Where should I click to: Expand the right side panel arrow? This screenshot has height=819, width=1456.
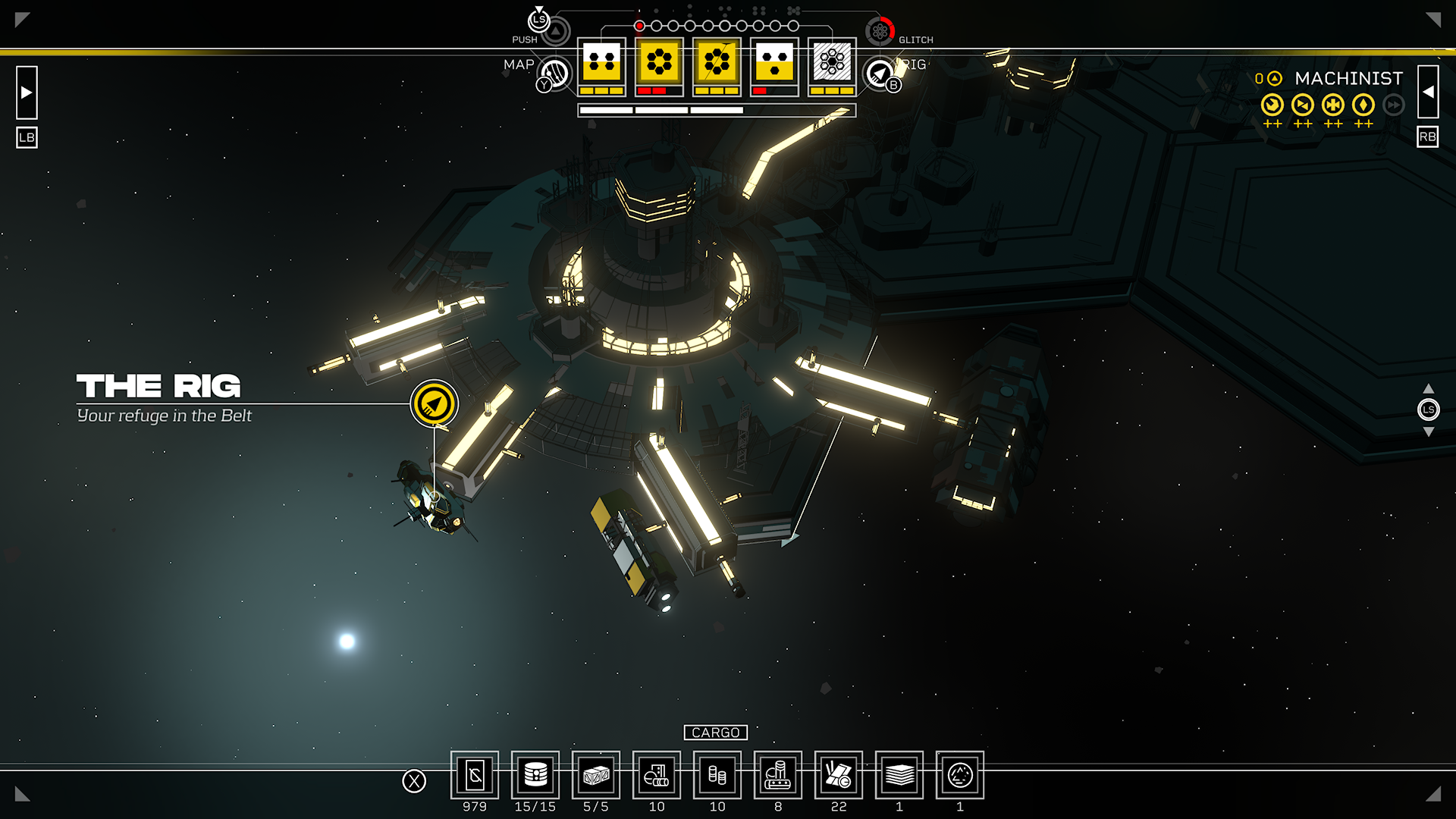tap(1428, 92)
